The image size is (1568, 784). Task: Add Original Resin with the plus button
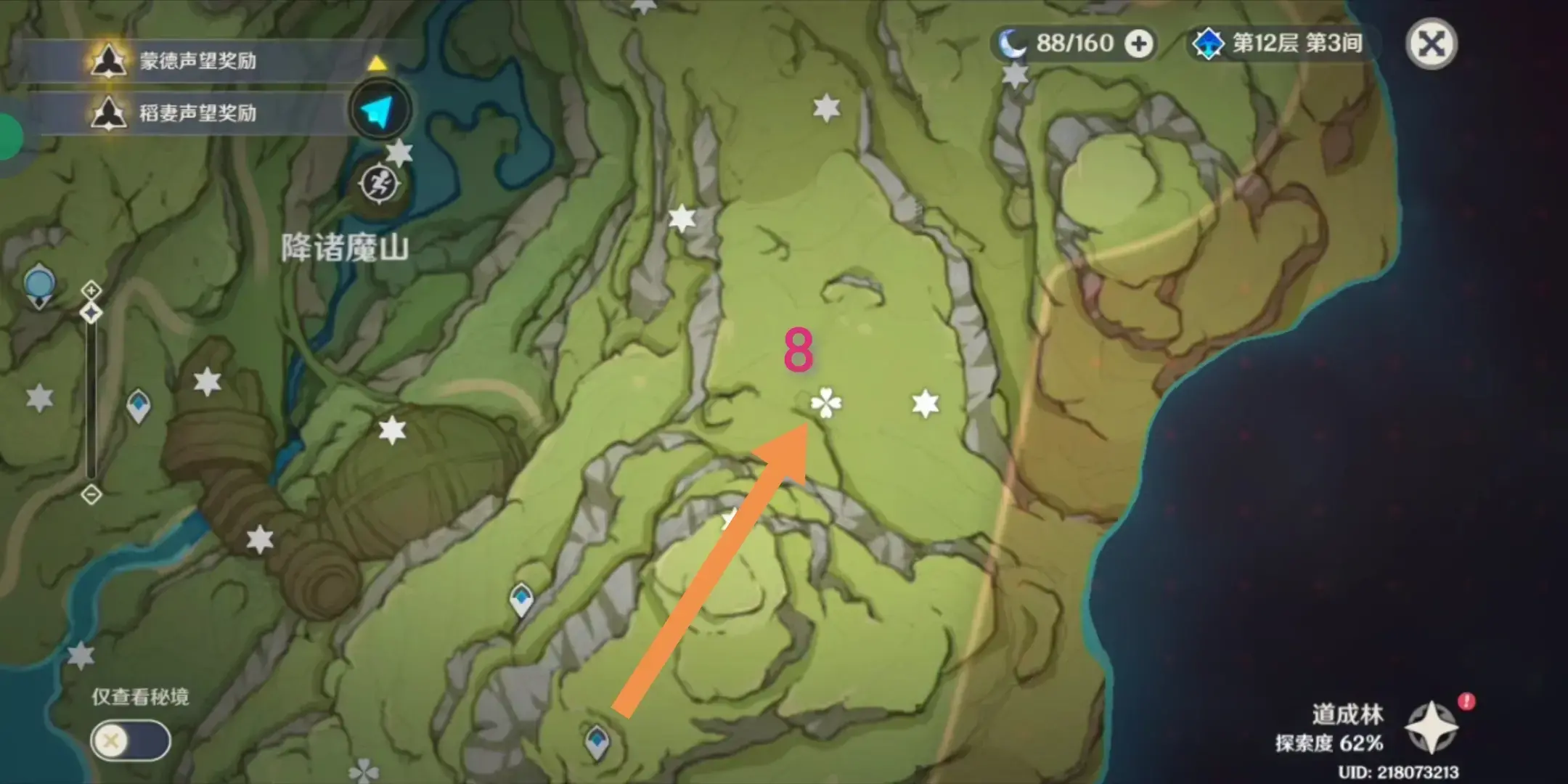pyautogui.click(x=1138, y=44)
